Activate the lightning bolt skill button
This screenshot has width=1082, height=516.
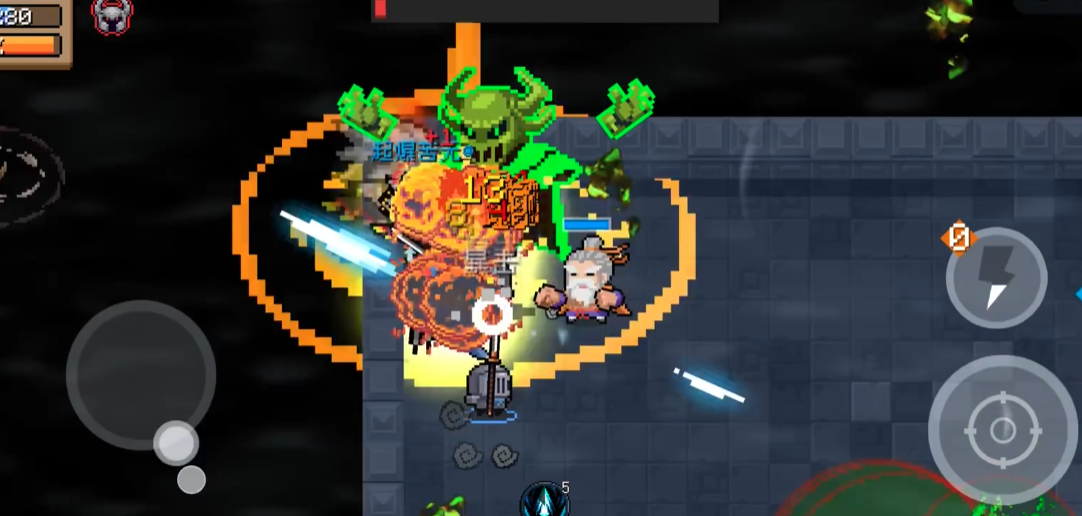(x=996, y=277)
